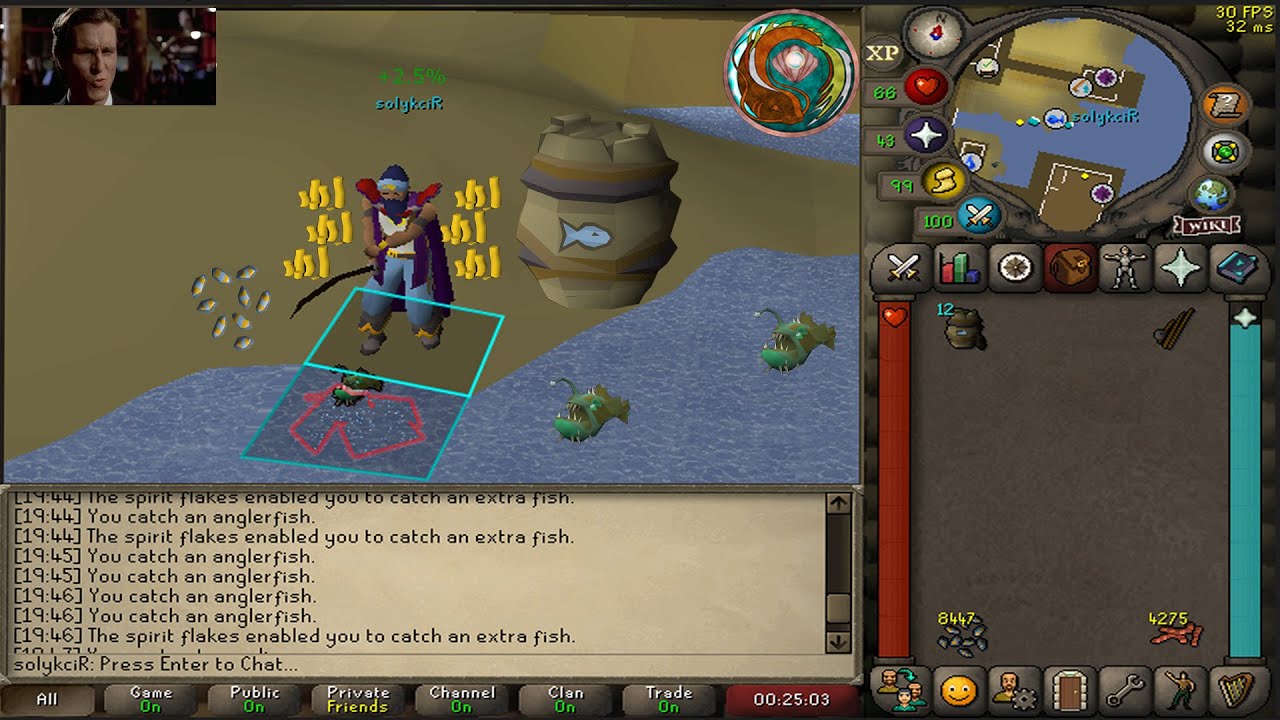Select the fish barrel in inventory

click(965, 329)
